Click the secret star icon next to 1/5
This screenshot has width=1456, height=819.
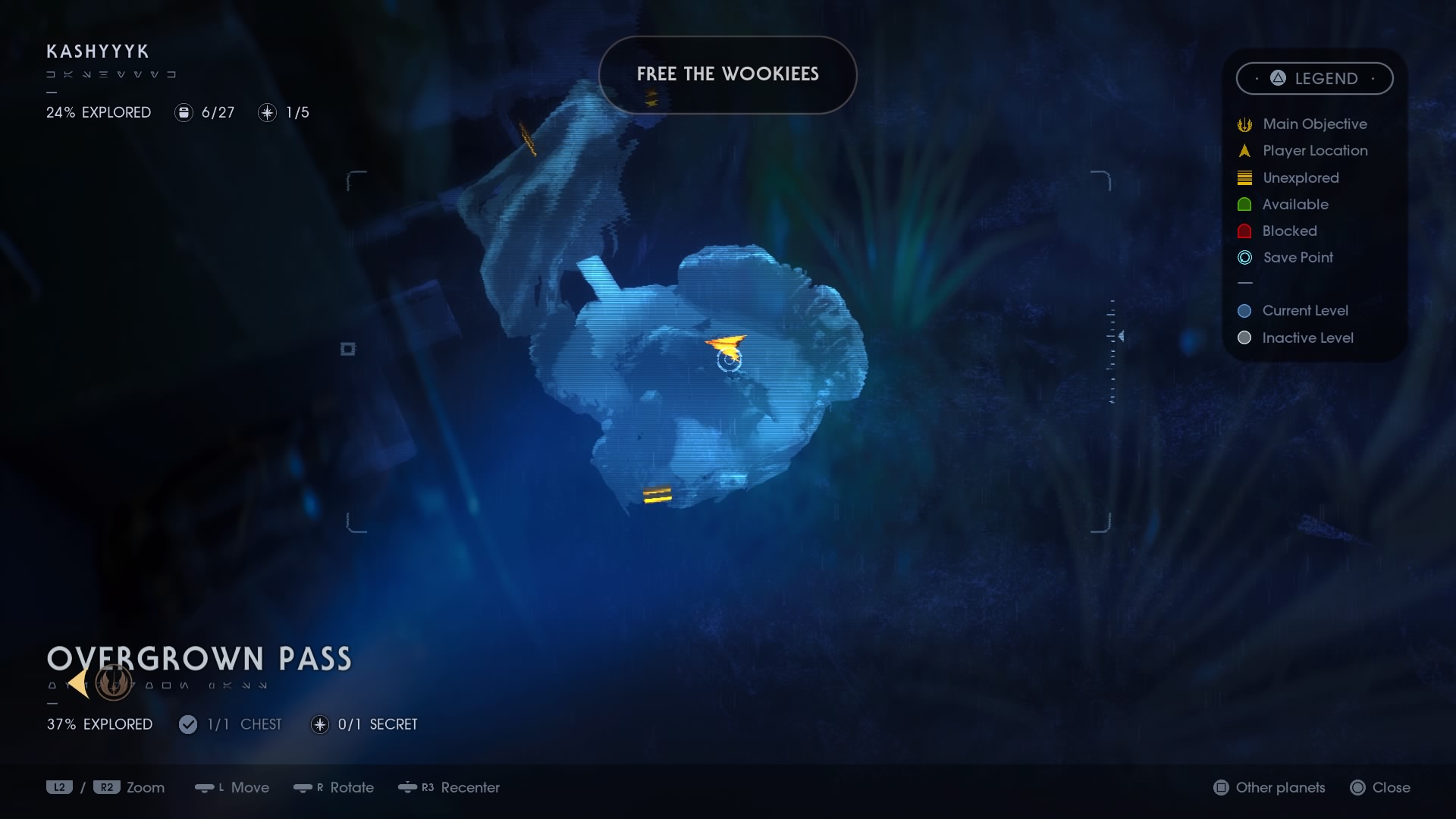(x=266, y=112)
